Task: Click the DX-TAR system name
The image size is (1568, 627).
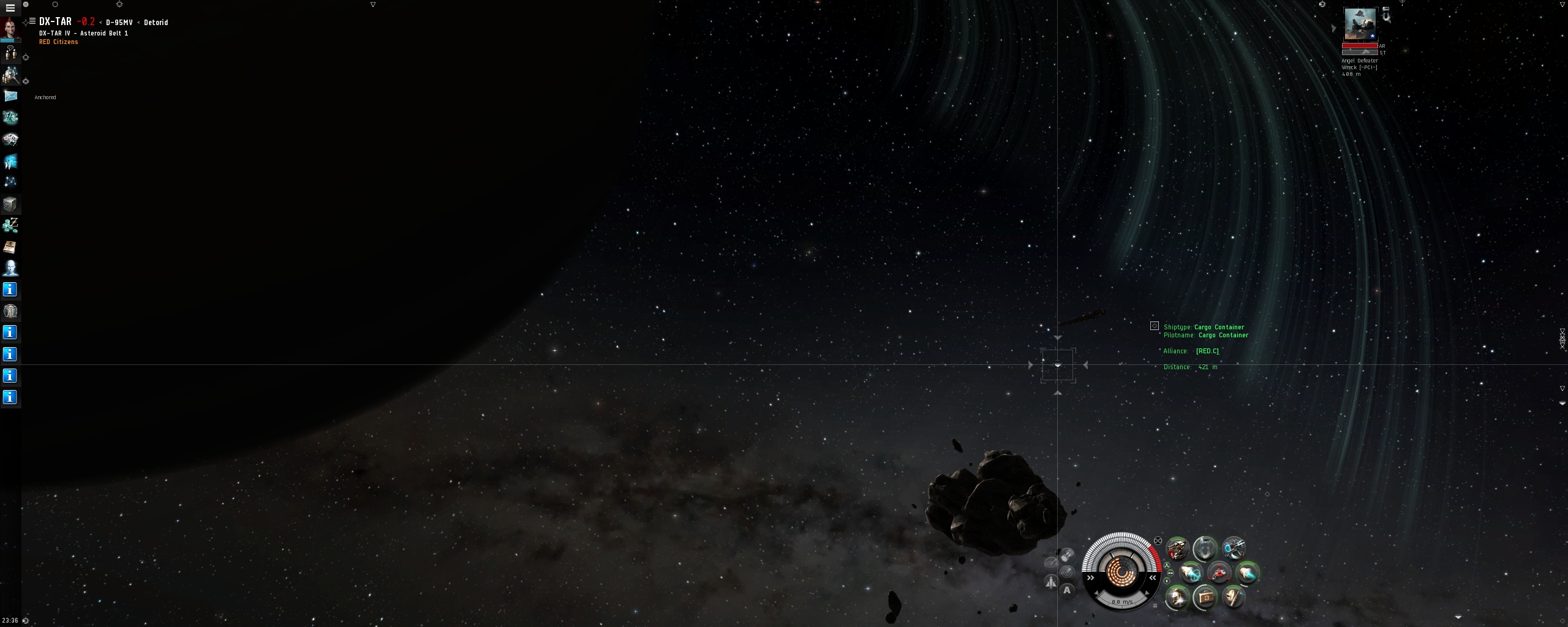Action: (55, 22)
